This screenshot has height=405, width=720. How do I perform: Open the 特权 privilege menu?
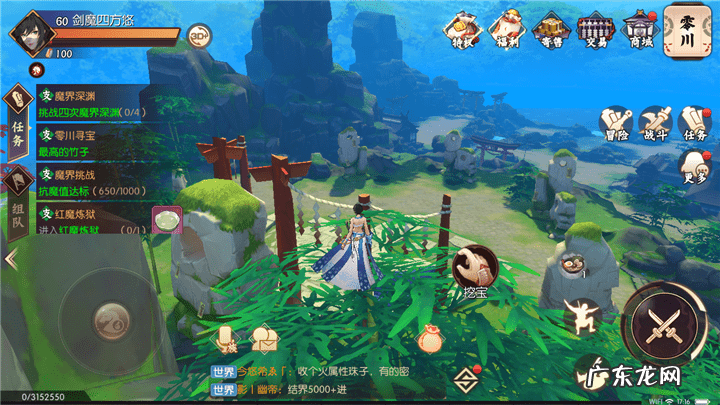click(463, 28)
